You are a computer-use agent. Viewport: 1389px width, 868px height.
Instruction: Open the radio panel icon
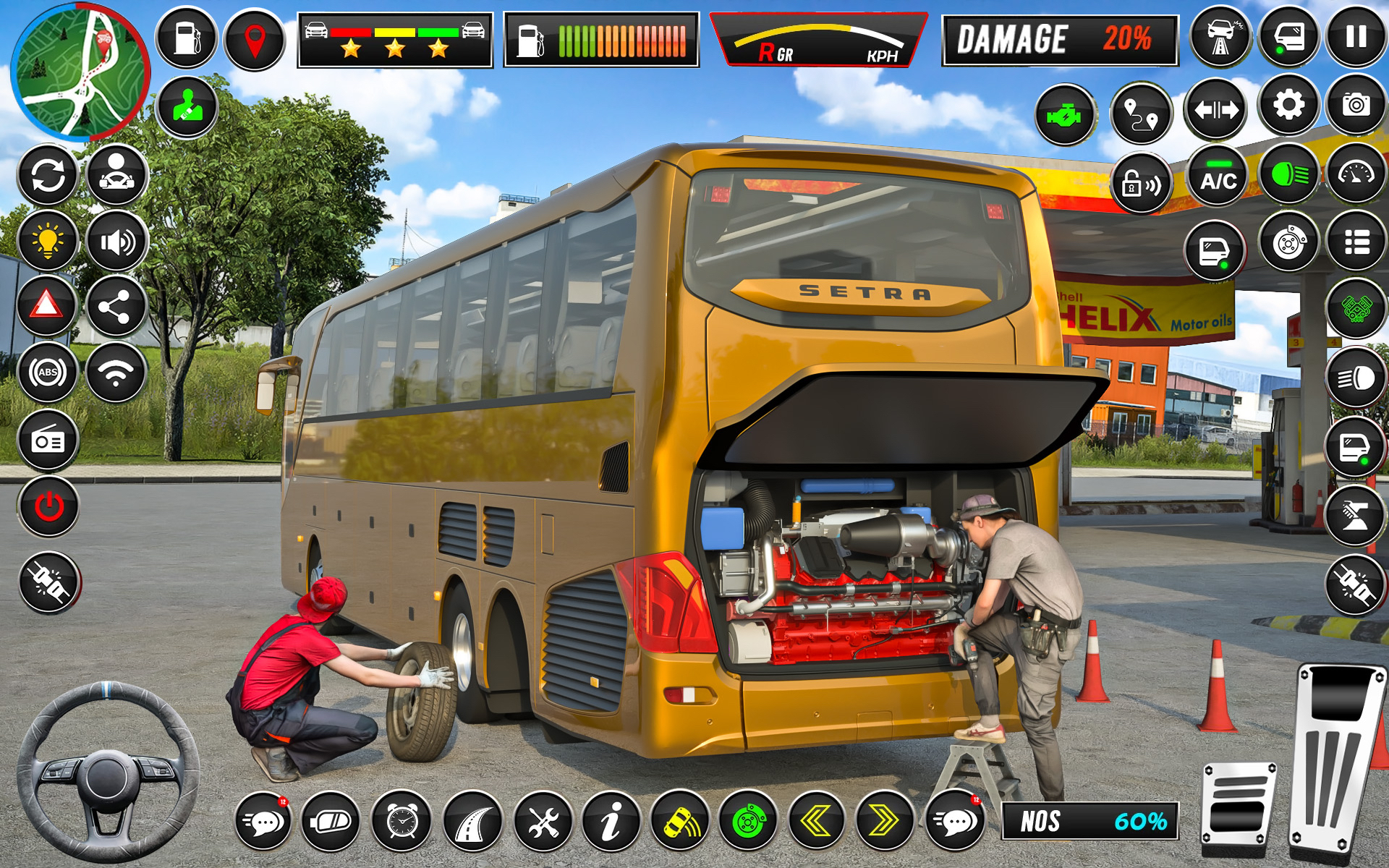[47, 438]
